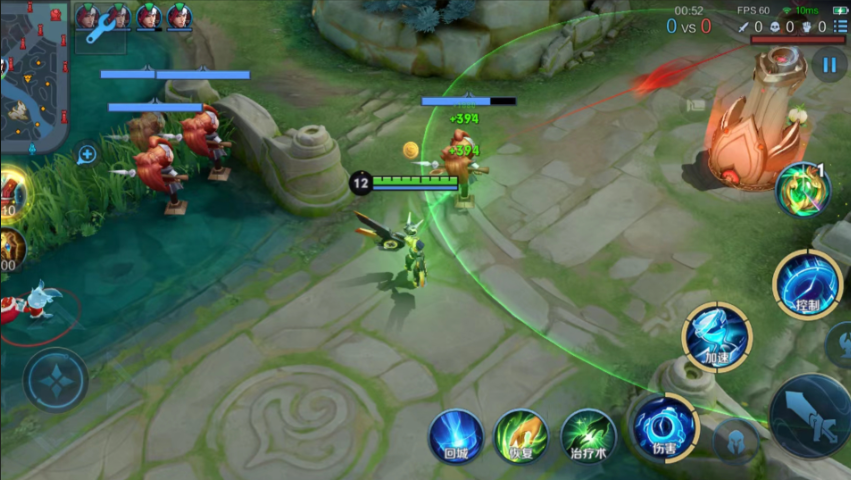
Task: Hit the sword basic attack button
Action: pyautogui.click(x=812, y=416)
